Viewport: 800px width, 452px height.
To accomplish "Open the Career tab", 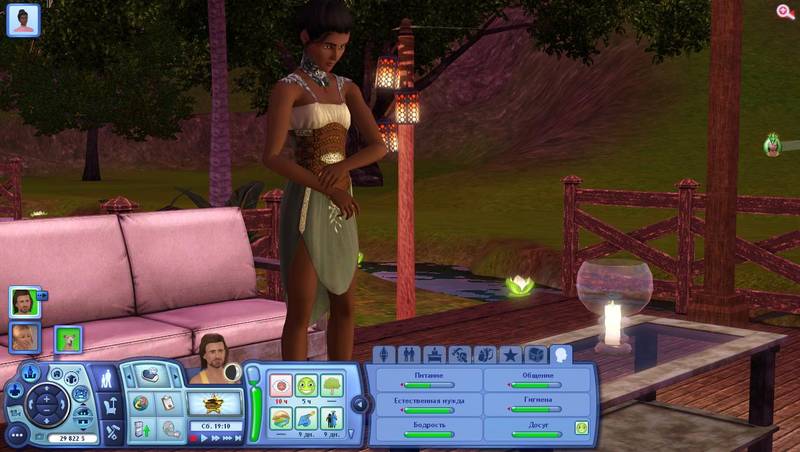I will (434, 355).
